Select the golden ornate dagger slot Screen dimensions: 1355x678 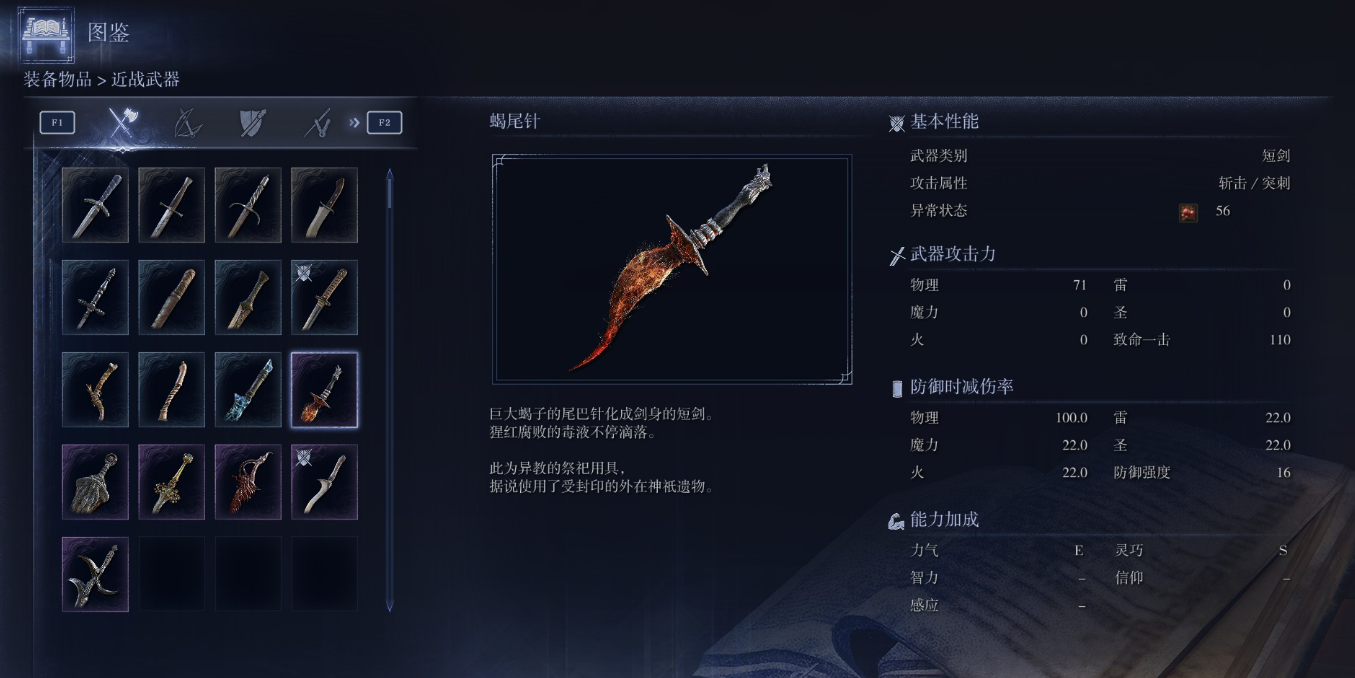(172, 482)
